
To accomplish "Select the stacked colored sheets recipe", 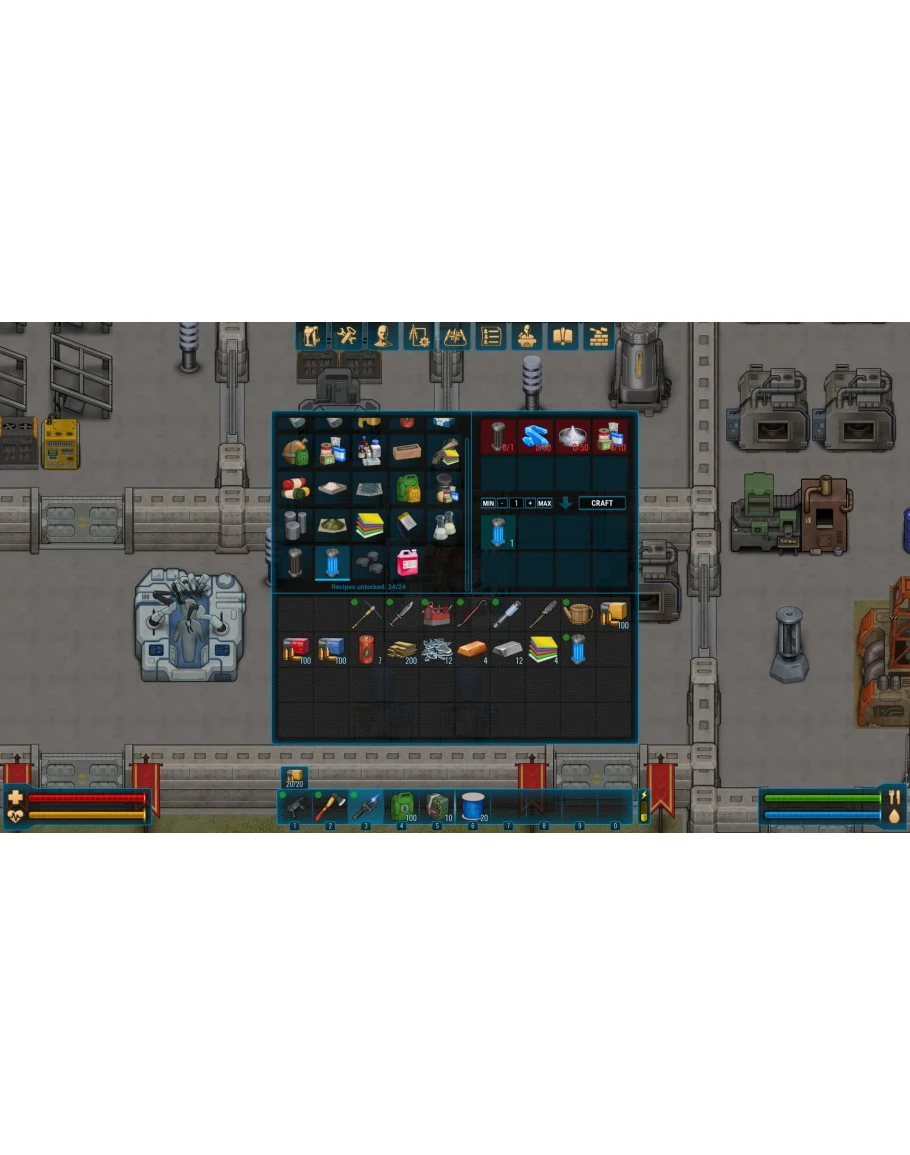I will (370, 526).
